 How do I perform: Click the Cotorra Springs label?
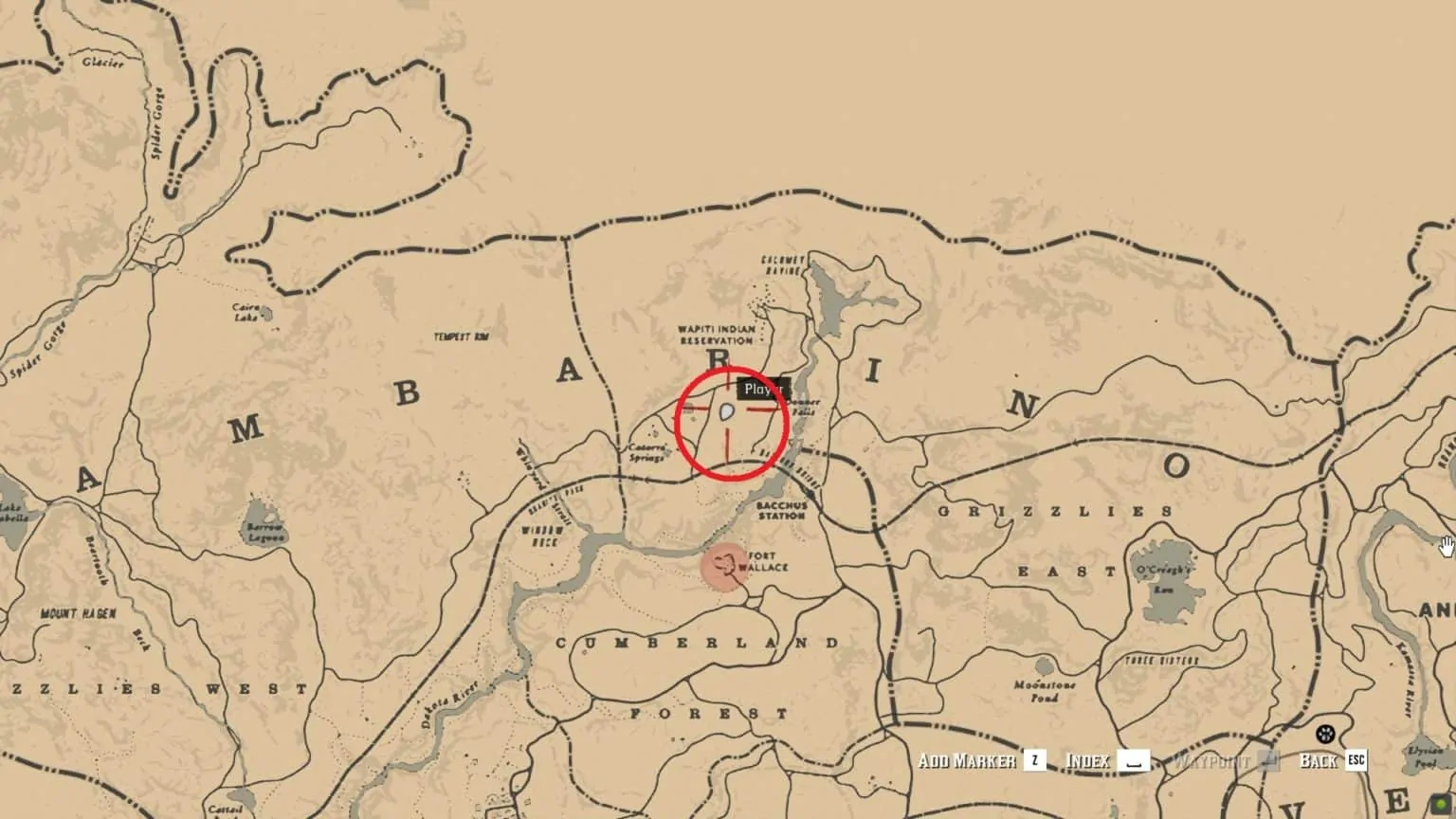[x=648, y=452]
